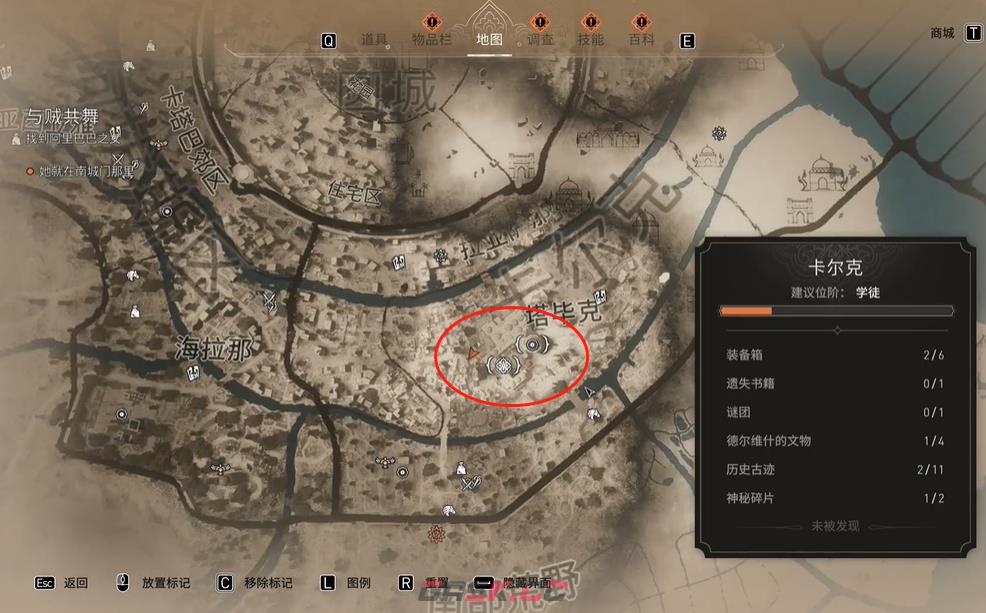Switch to the 道具 tab
The height and width of the screenshot is (613, 986).
374,40
